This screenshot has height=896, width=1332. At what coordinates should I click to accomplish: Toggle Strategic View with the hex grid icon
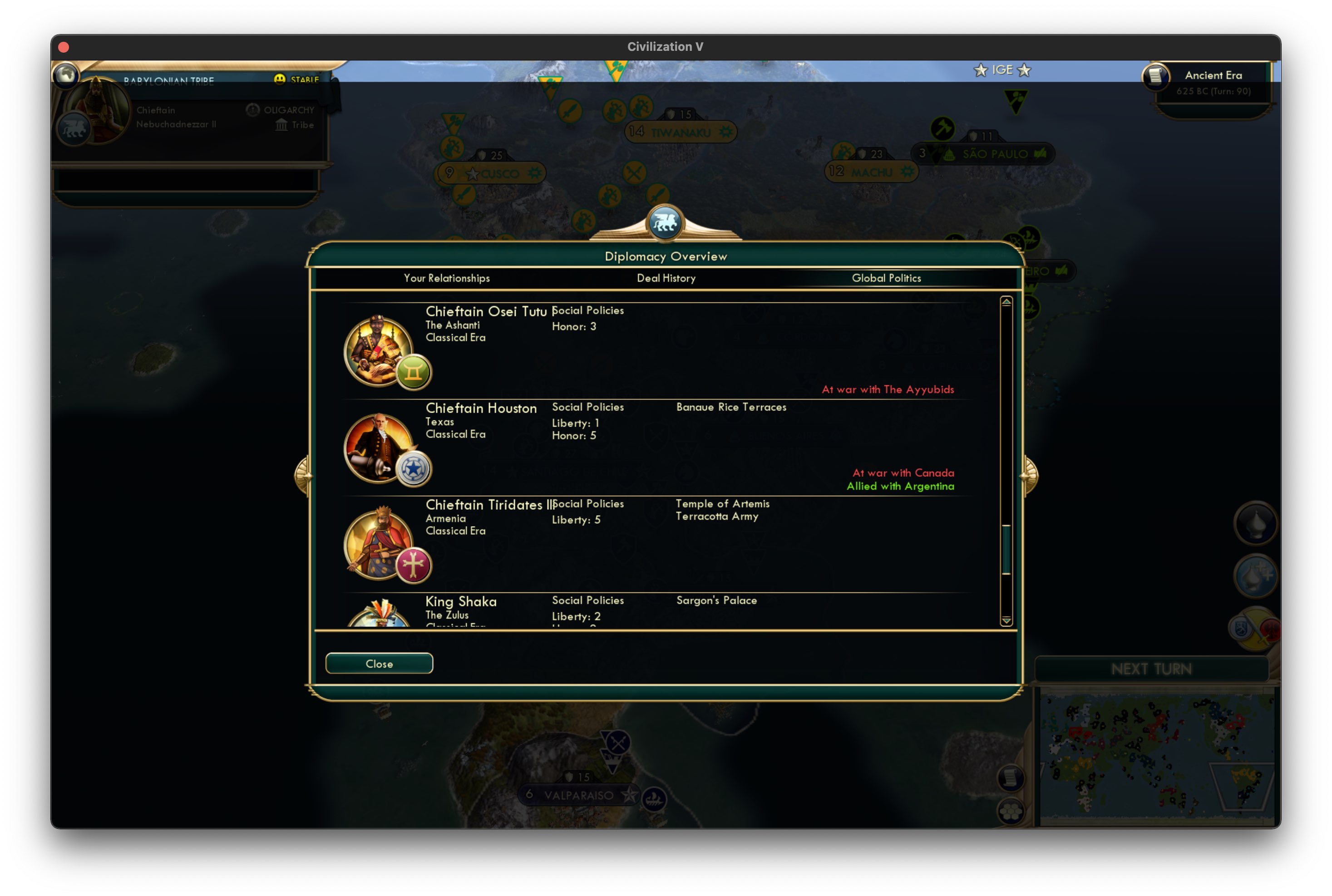click(1011, 812)
